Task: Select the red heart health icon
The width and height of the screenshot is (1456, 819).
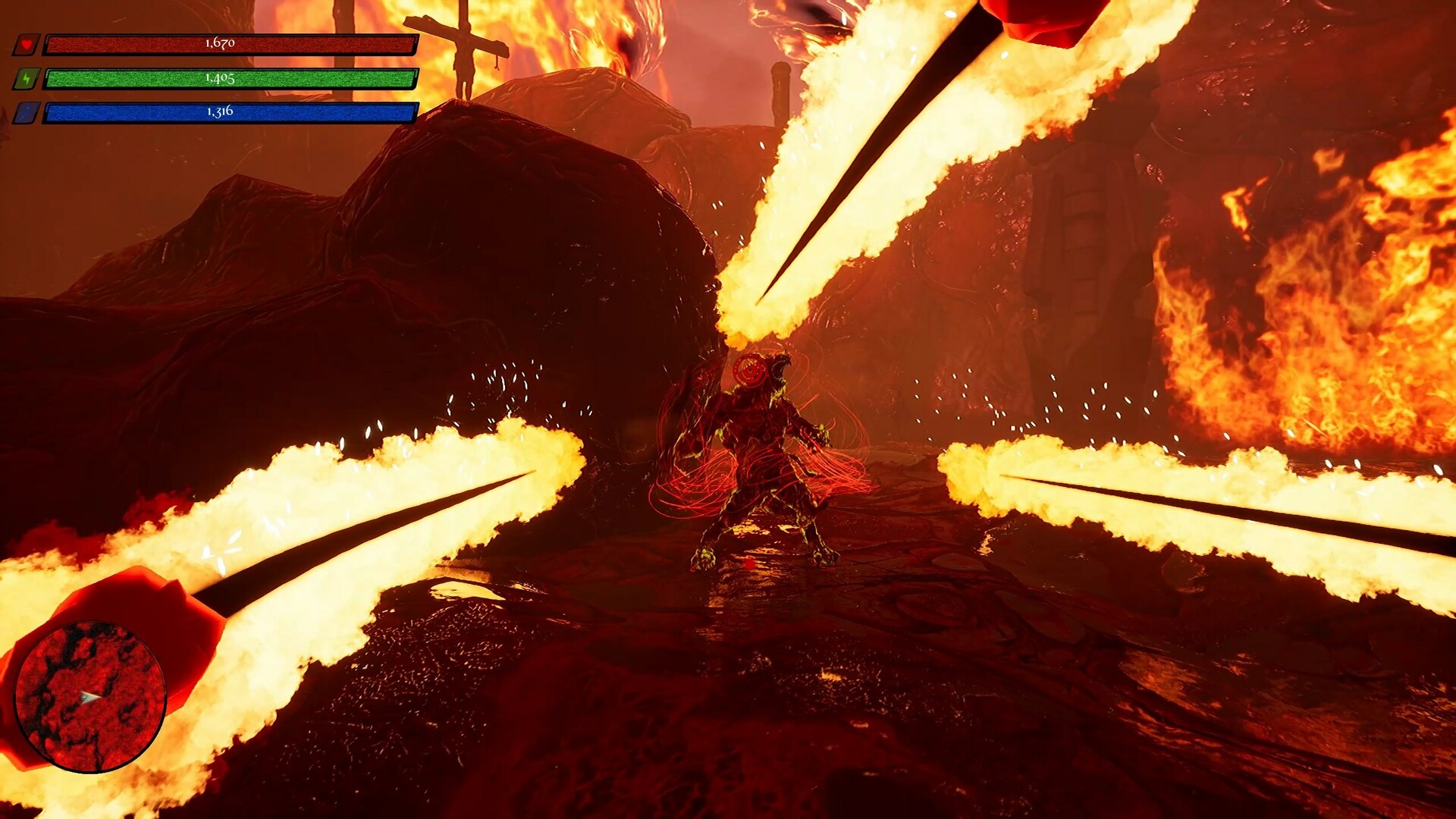Action: pos(26,45)
